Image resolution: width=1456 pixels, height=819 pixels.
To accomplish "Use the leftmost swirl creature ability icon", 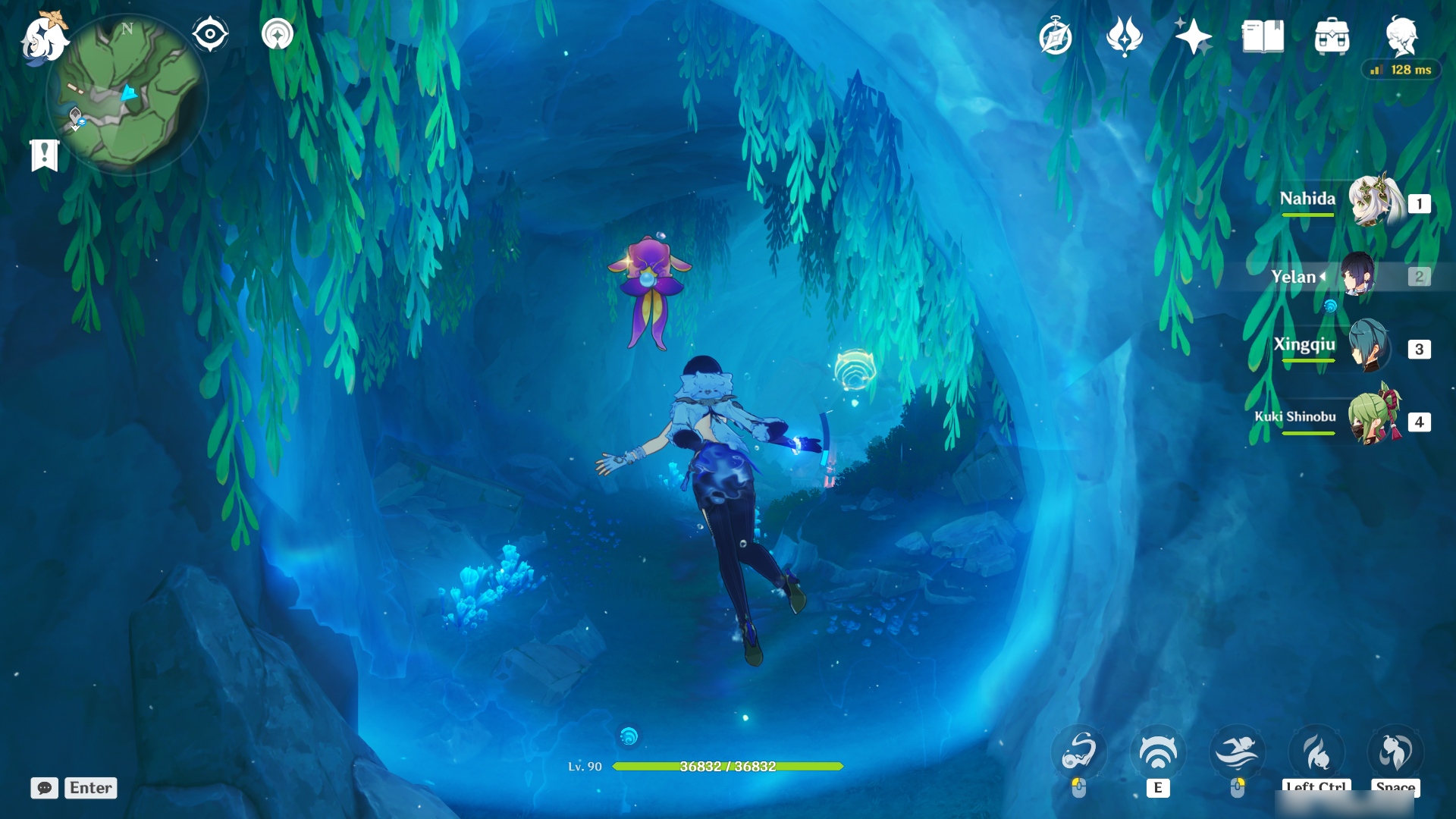I will pyautogui.click(x=1078, y=752).
